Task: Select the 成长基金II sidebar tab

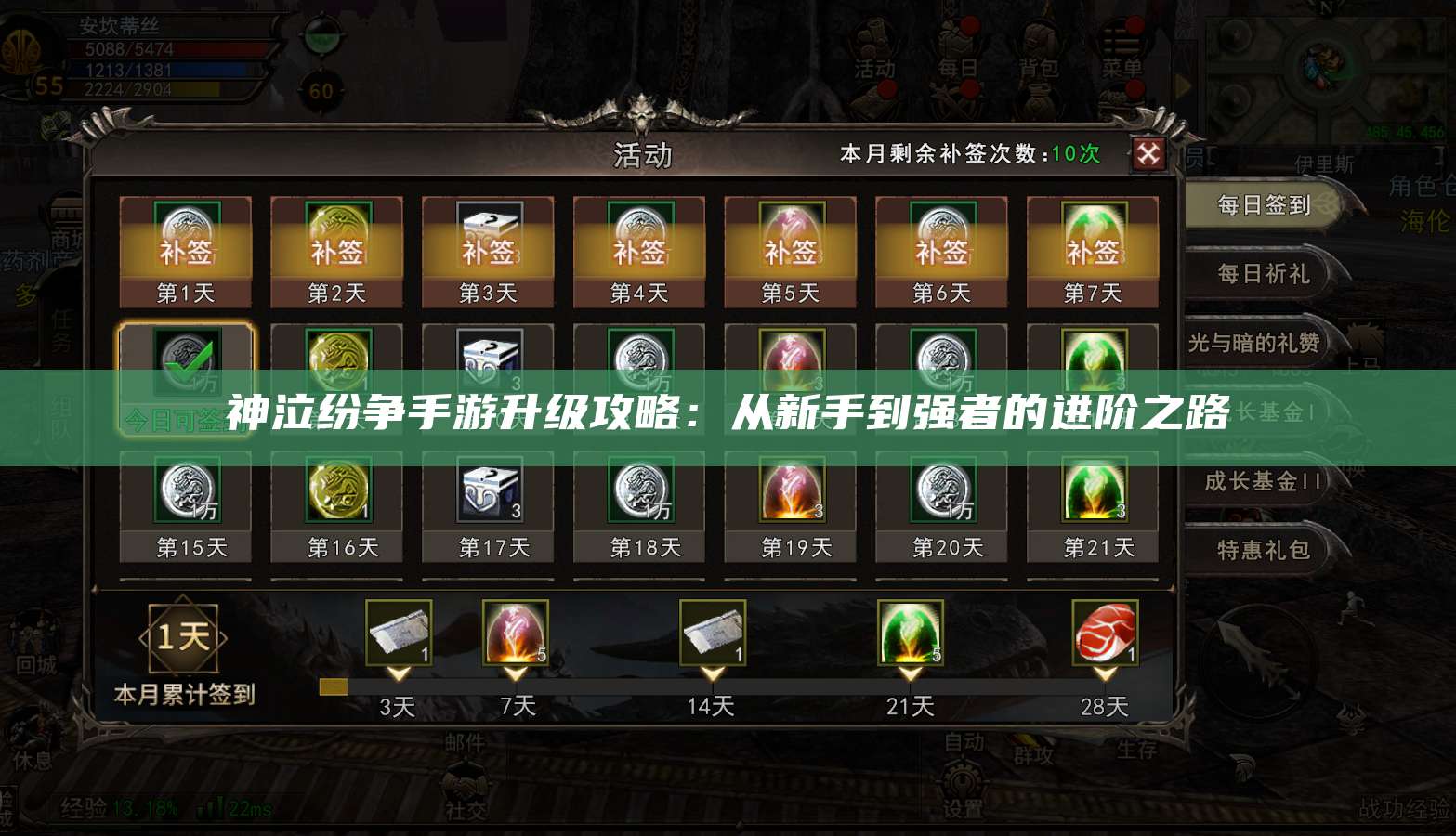Action: (1262, 481)
